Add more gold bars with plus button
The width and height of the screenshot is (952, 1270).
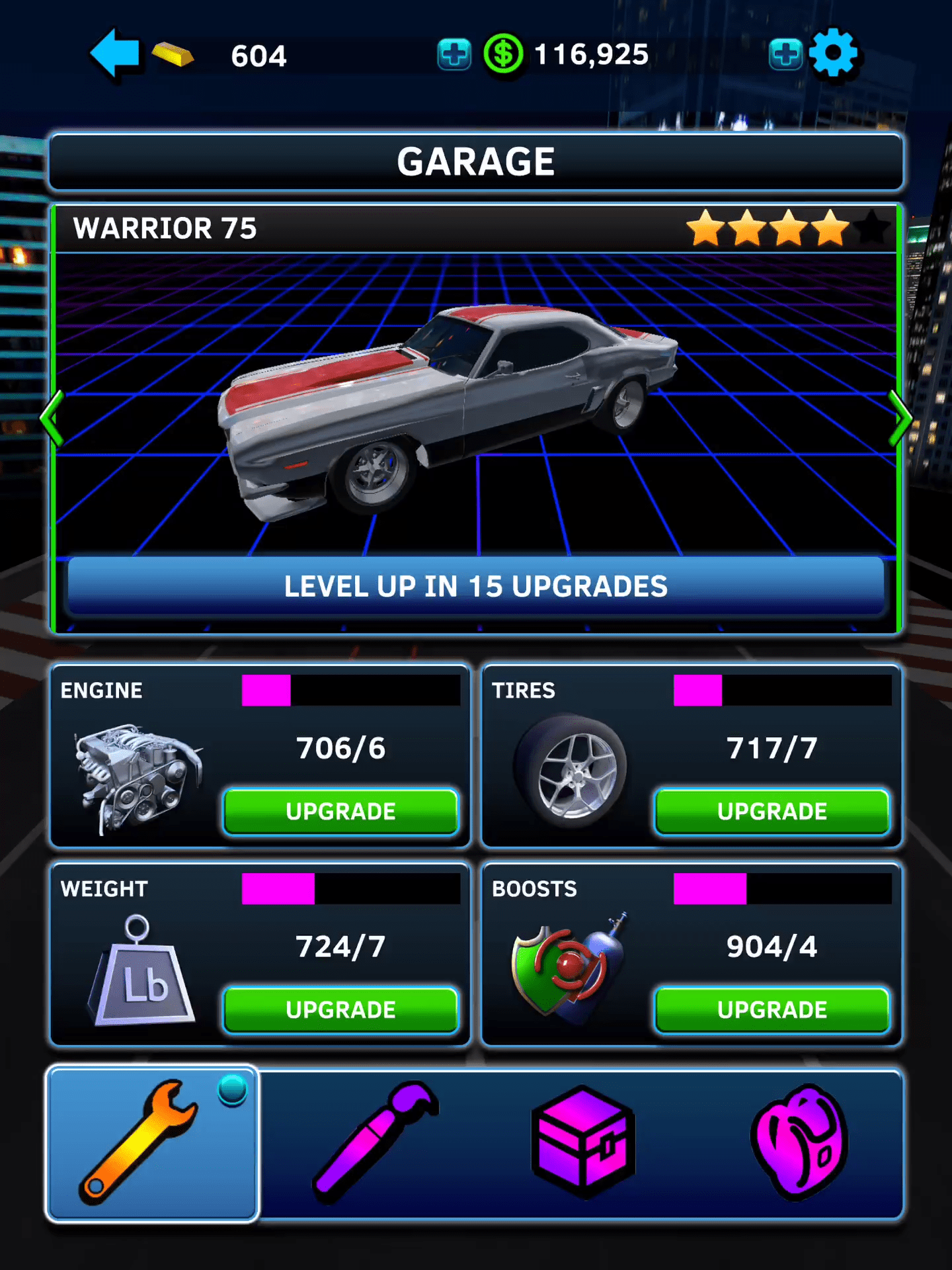454,54
